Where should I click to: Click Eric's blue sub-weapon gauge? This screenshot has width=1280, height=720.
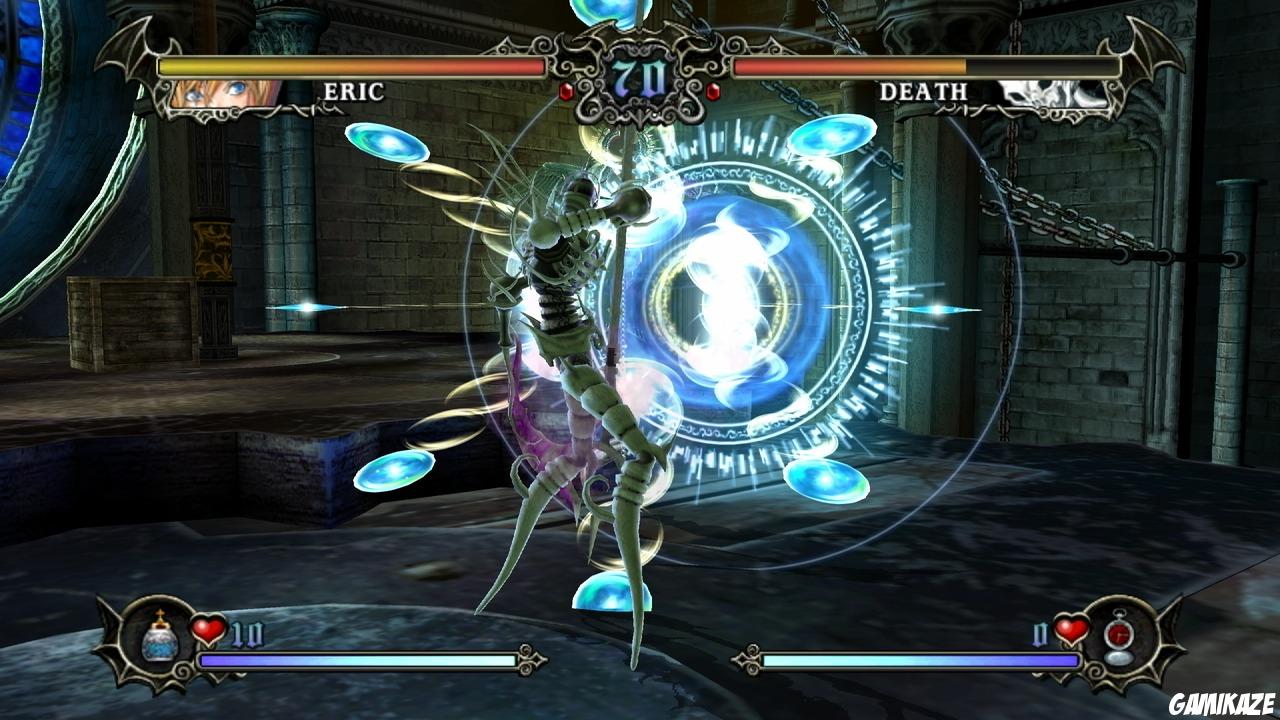pos(355,660)
